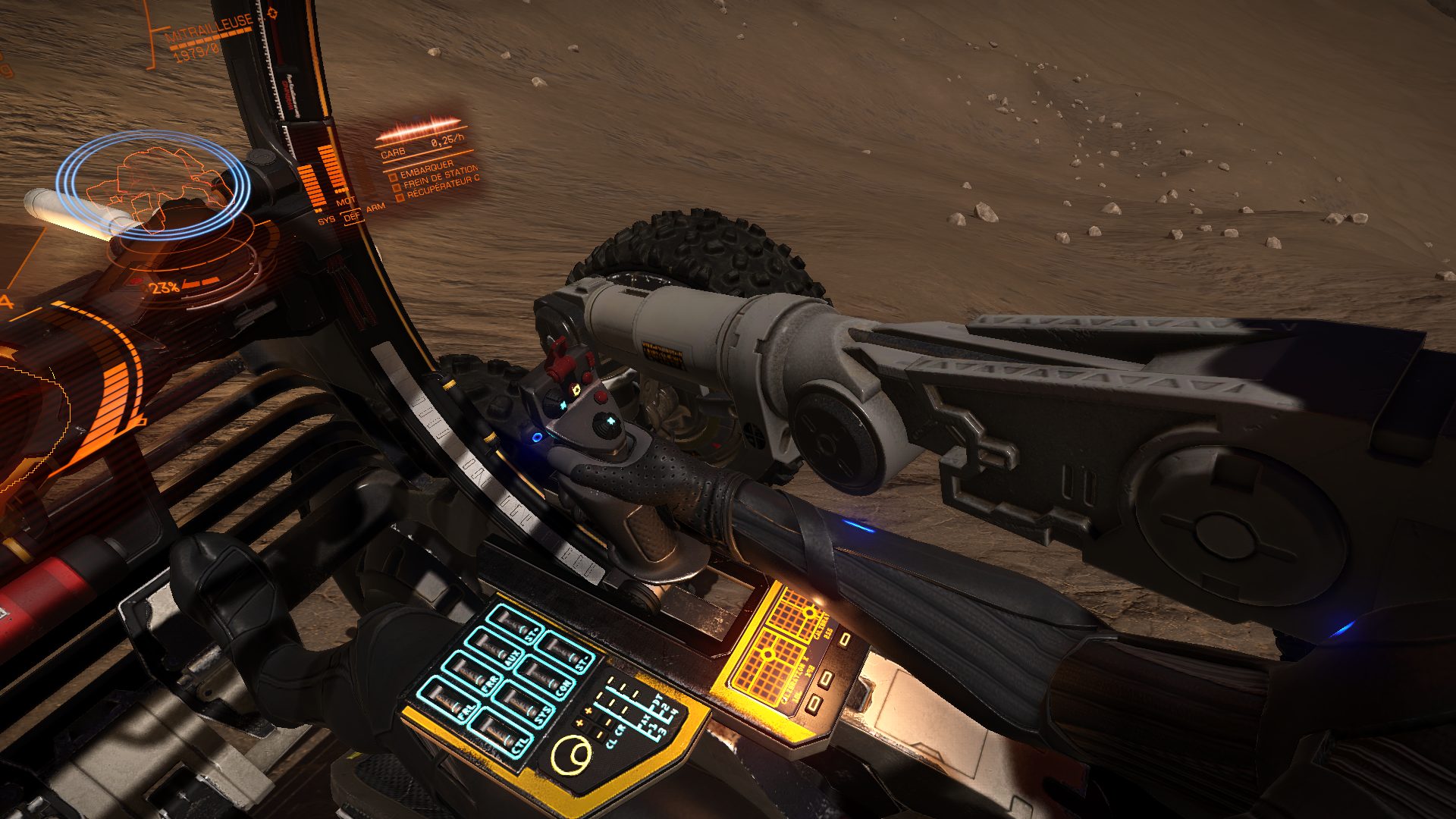Select the ARM power distributor label

coord(375,207)
